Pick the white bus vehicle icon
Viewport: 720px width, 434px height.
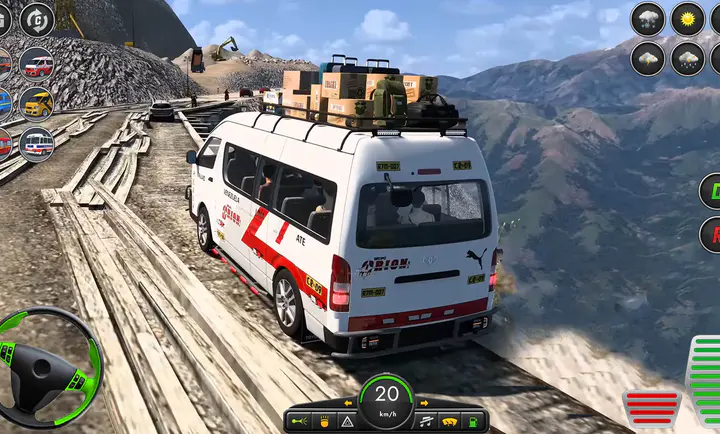pyautogui.click(x=37, y=144)
